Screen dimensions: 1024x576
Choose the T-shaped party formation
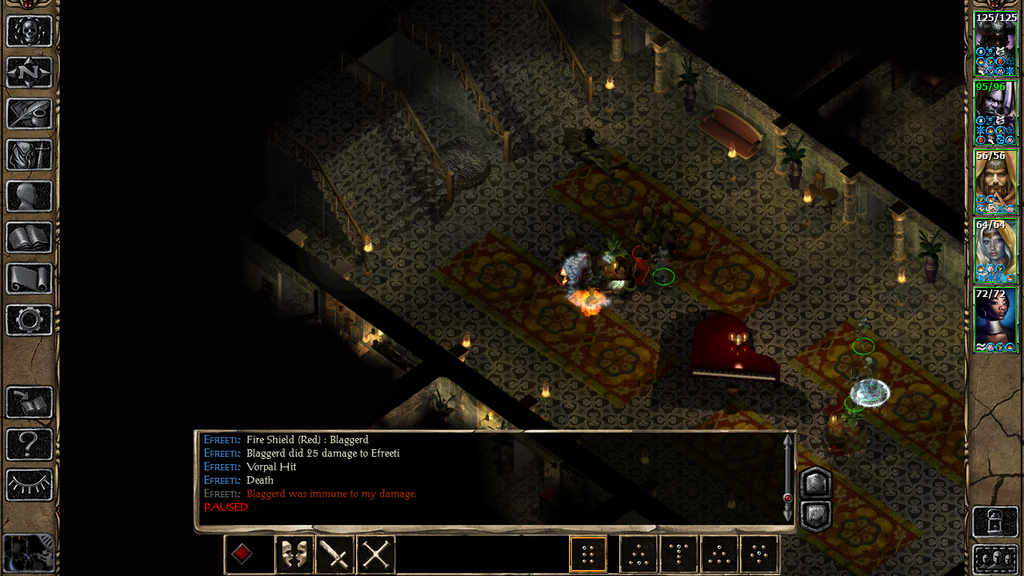coord(679,554)
